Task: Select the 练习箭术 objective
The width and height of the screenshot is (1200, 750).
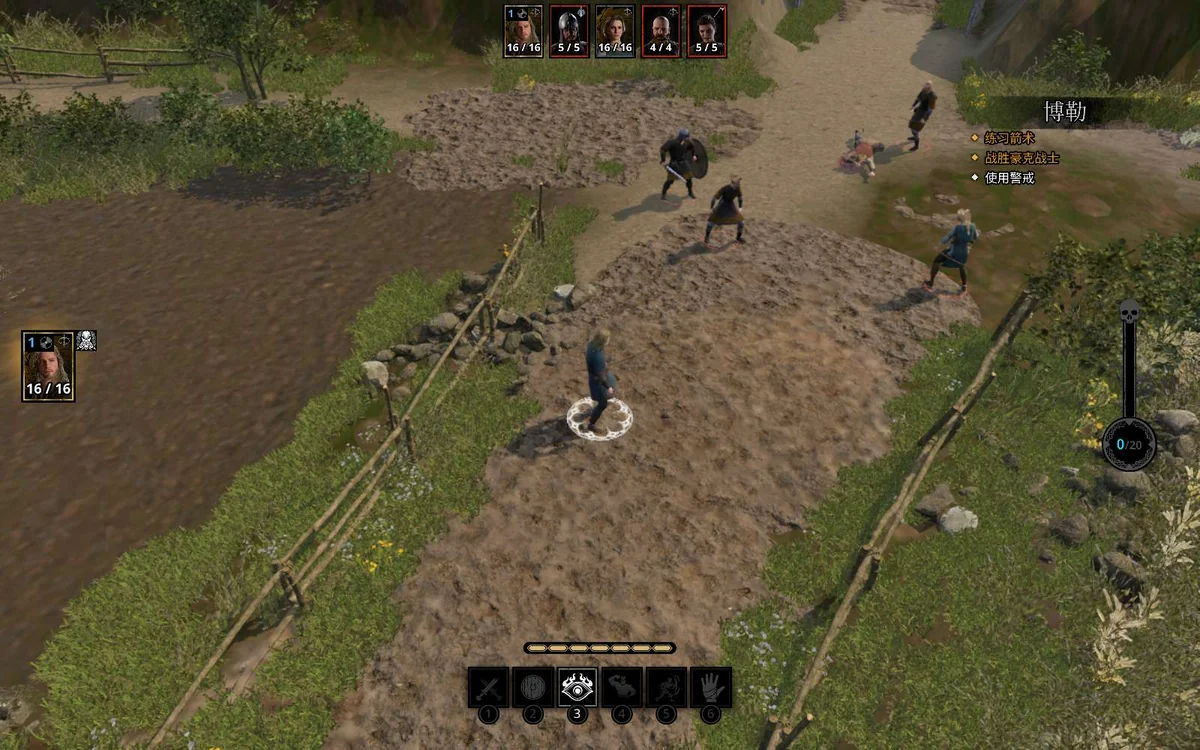Action: tap(1008, 138)
